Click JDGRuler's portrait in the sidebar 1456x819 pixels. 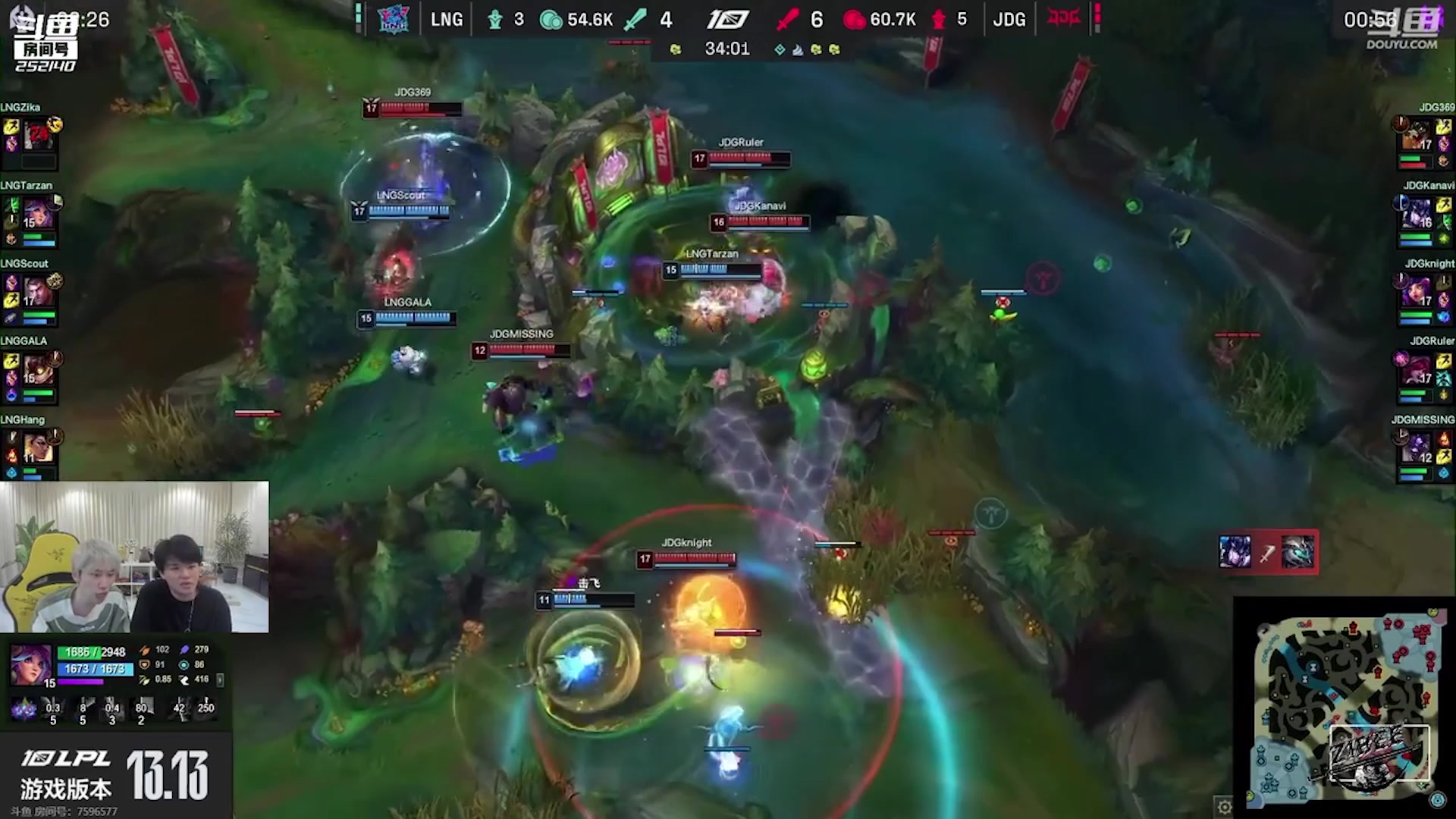point(1415,370)
